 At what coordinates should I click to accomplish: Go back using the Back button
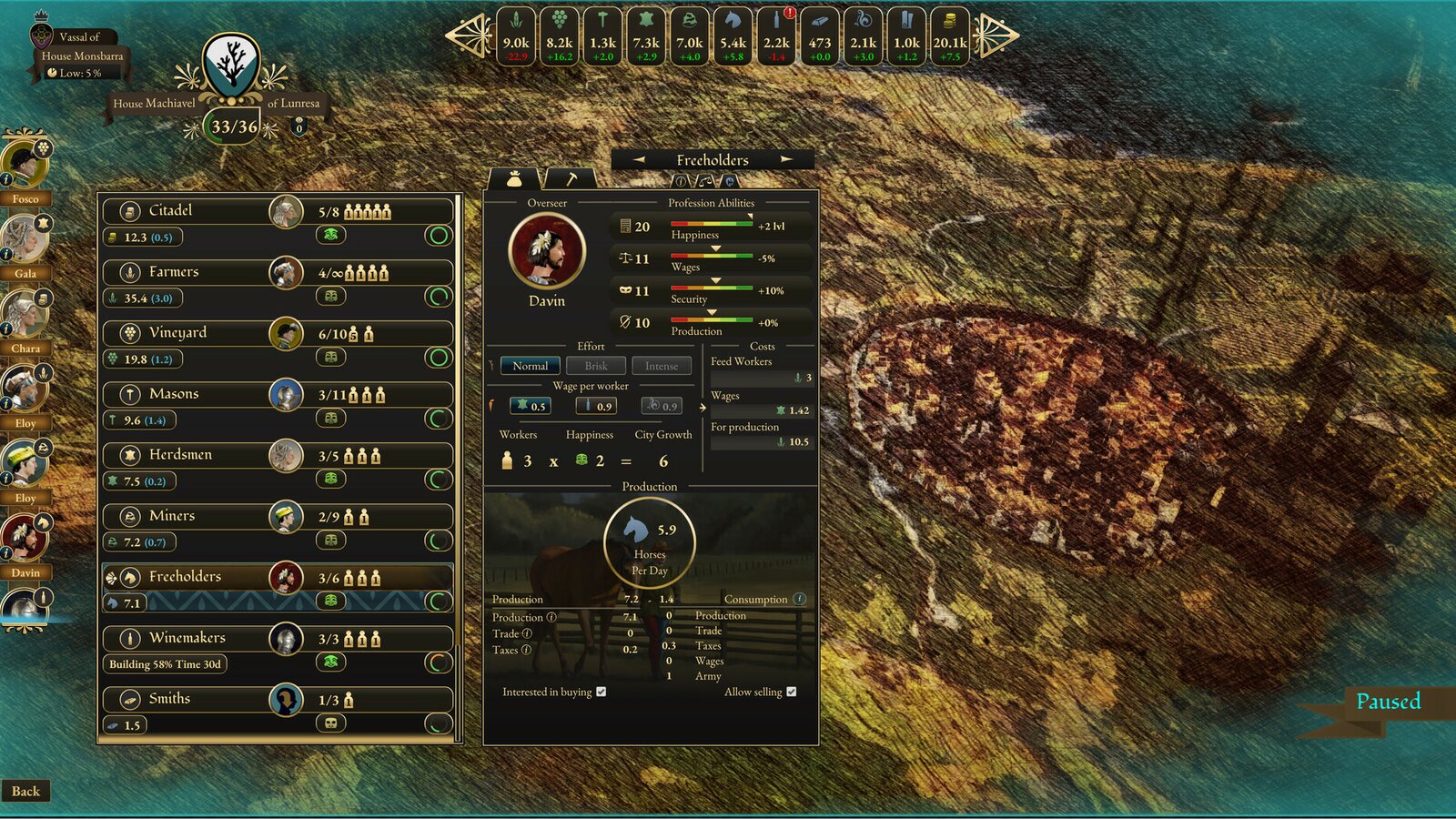[25, 791]
